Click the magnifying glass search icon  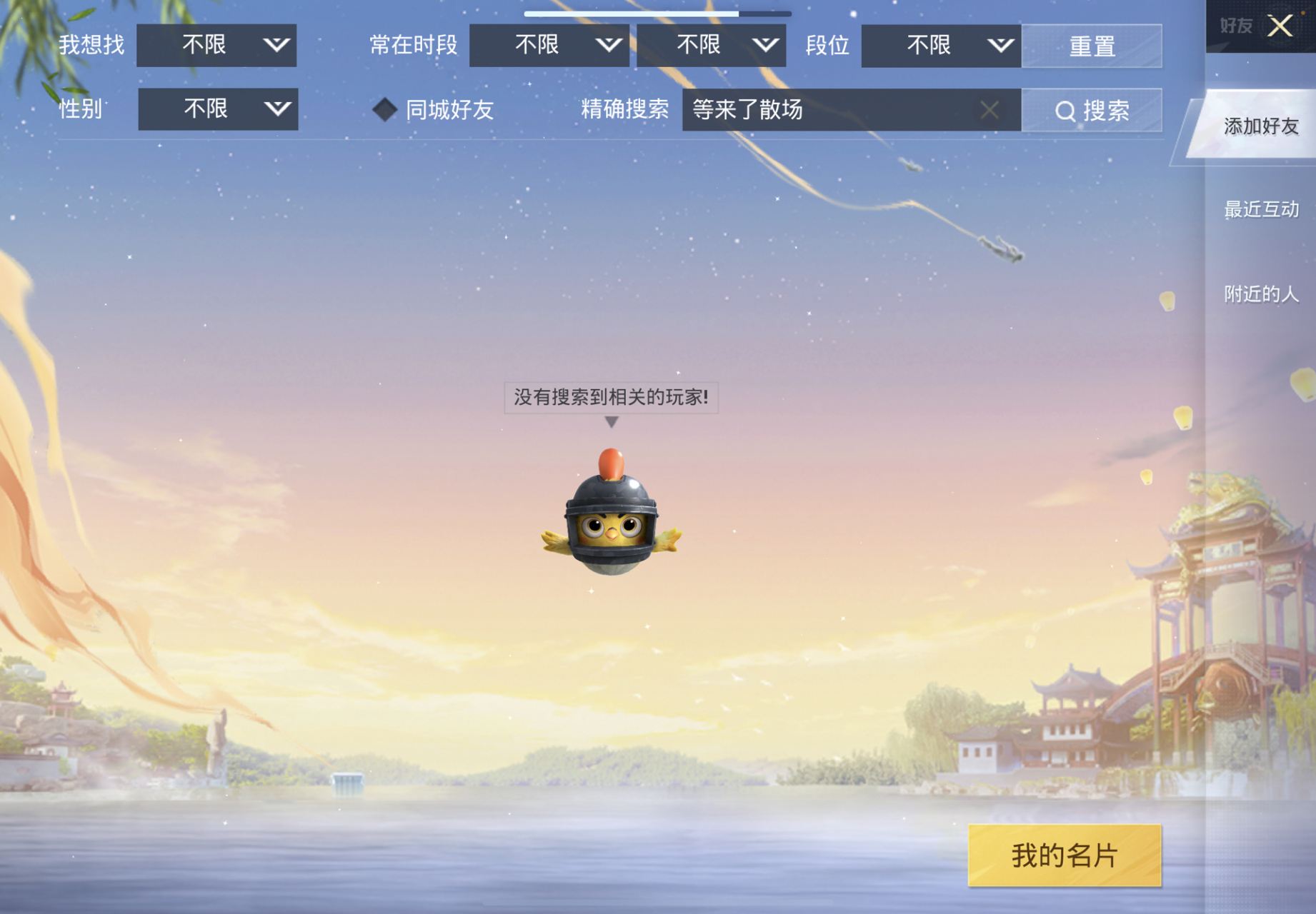1066,111
